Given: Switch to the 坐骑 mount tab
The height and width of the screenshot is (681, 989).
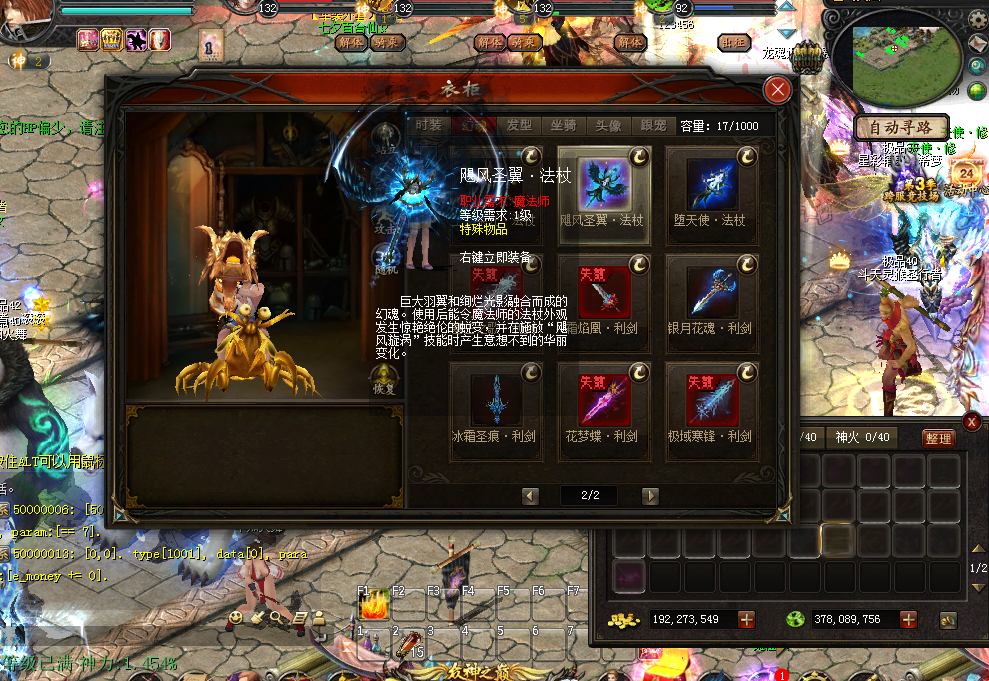Looking at the screenshot, I should (x=563, y=126).
